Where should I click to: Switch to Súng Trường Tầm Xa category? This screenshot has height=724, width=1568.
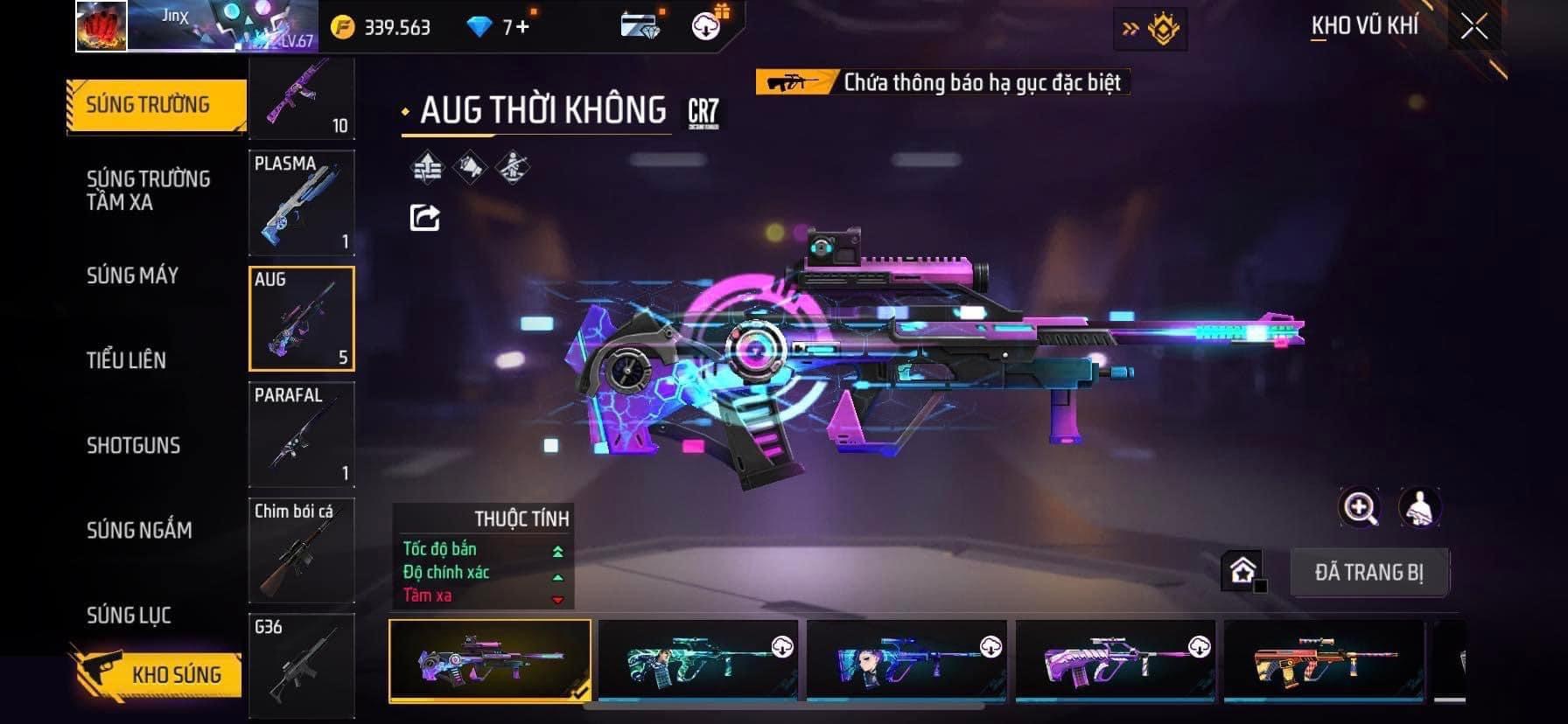coord(148,191)
